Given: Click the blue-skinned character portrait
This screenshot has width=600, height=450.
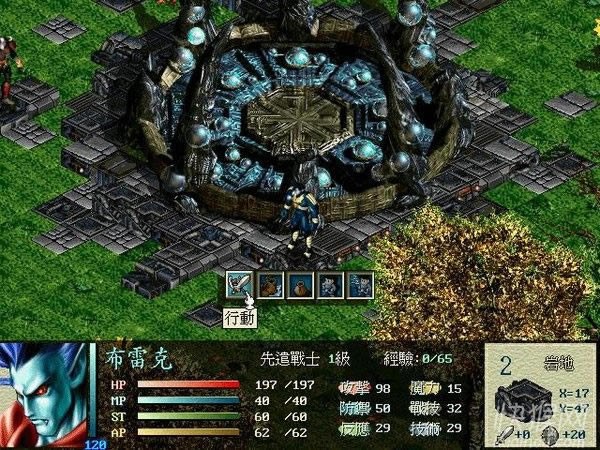Looking at the screenshot, I should pyautogui.click(x=45, y=392).
